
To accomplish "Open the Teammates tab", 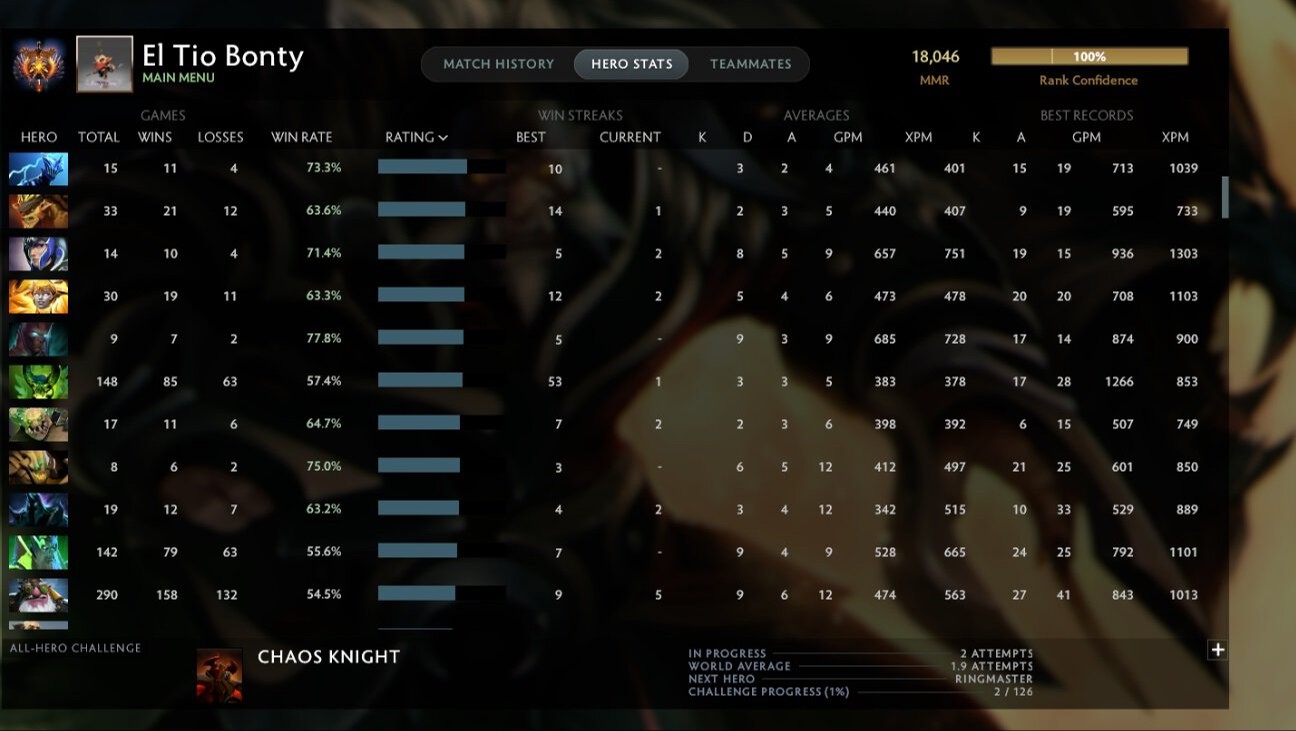I will (x=750, y=64).
